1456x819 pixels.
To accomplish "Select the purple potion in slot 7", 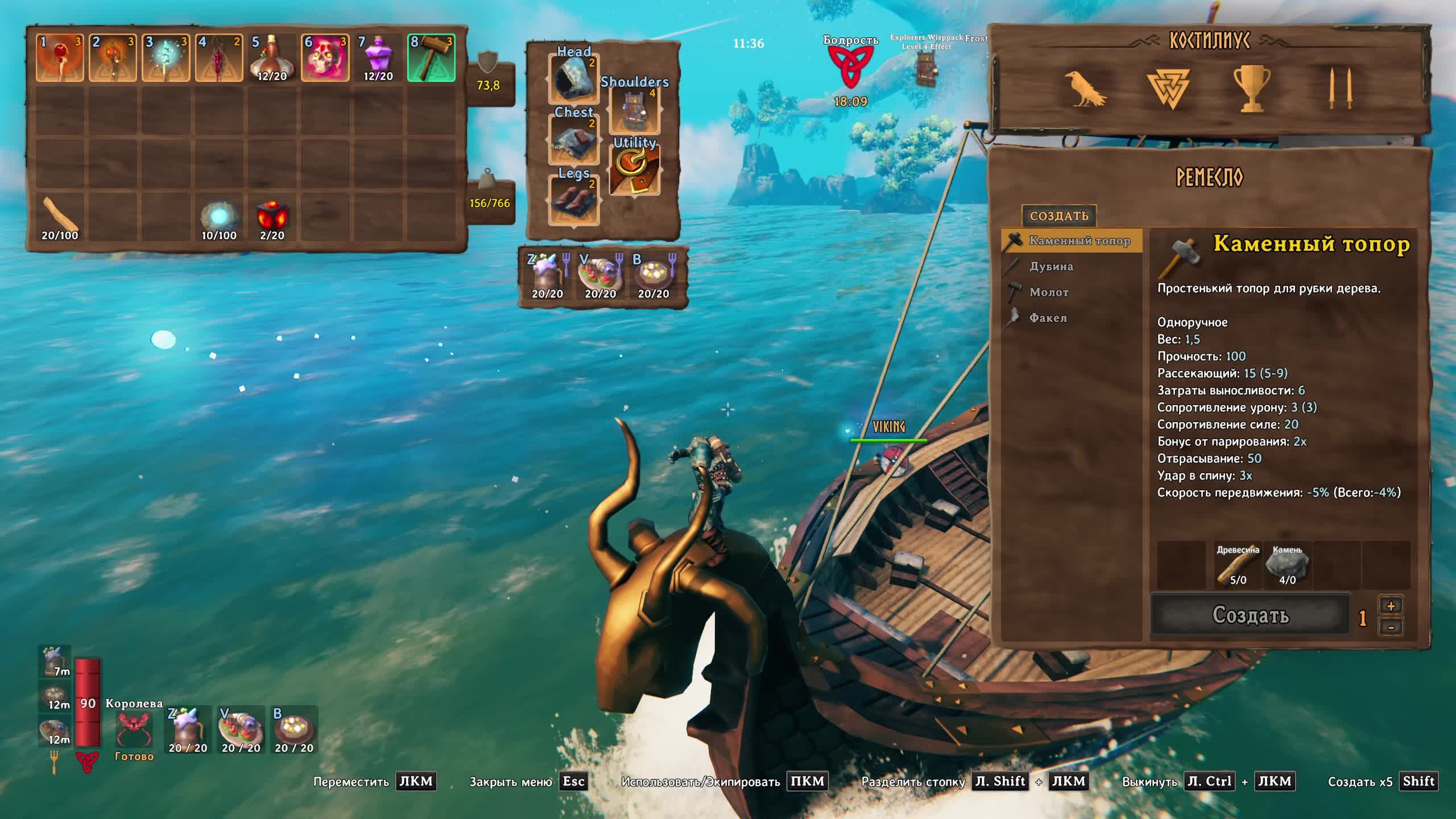I will click(x=378, y=58).
